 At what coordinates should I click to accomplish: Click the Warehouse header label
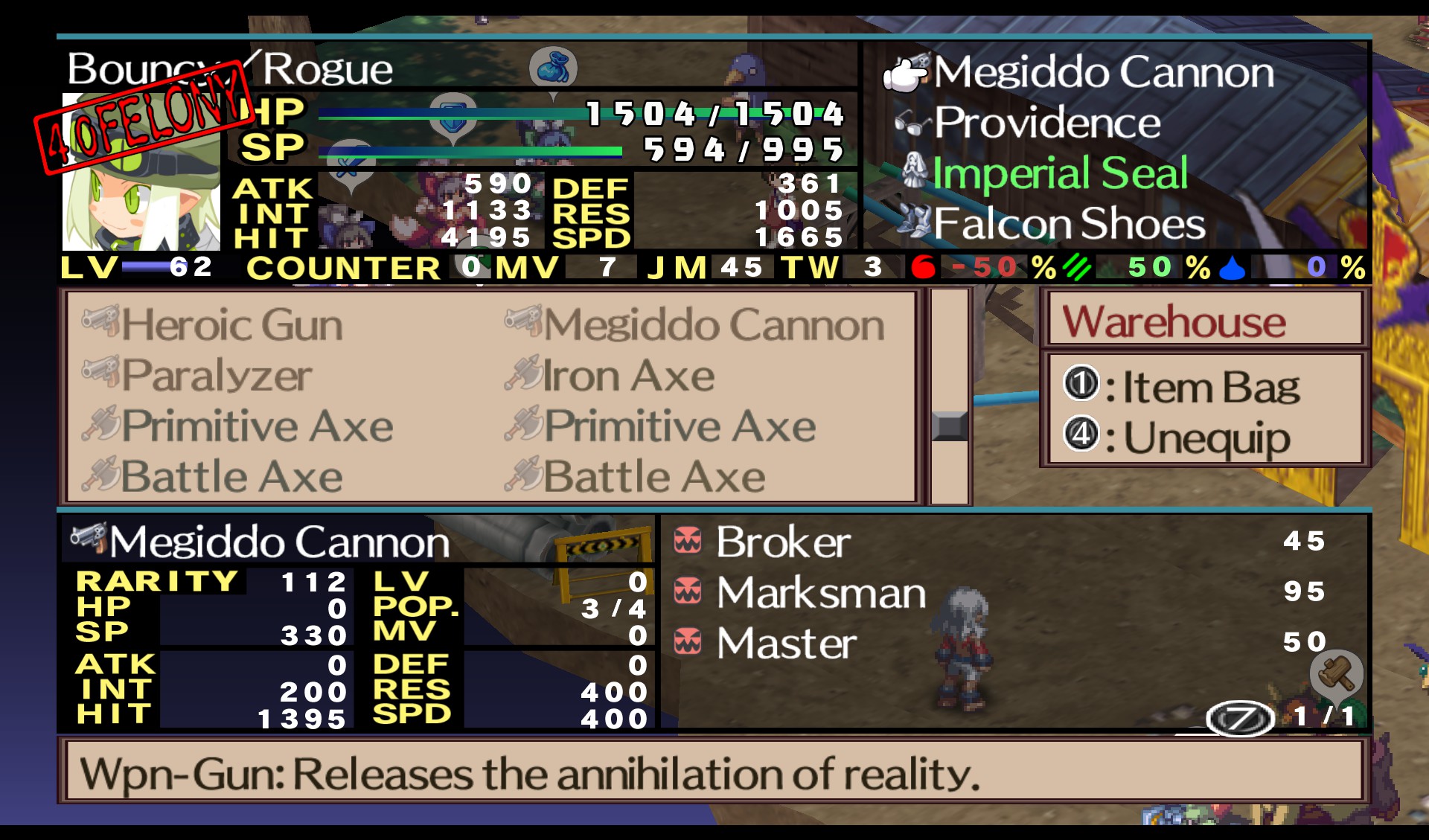coord(1174,321)
